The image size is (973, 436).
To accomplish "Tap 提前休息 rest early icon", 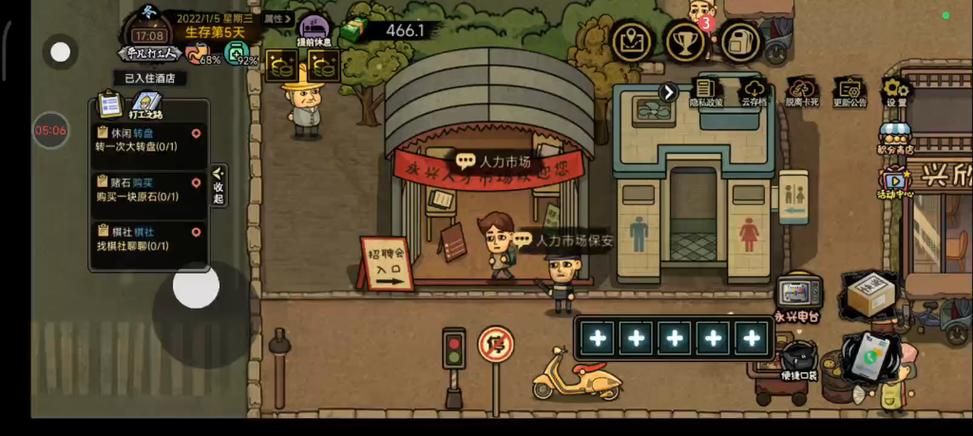I will [x=316, y=31].
